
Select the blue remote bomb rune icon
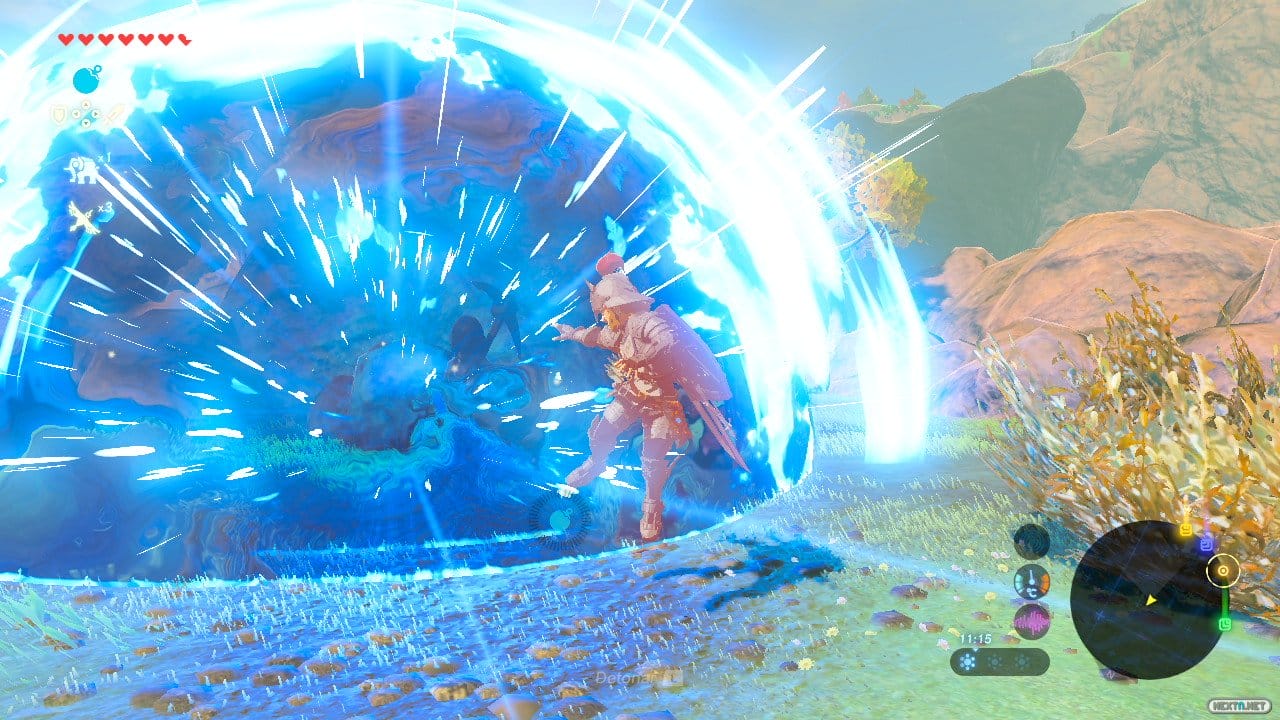87,79
